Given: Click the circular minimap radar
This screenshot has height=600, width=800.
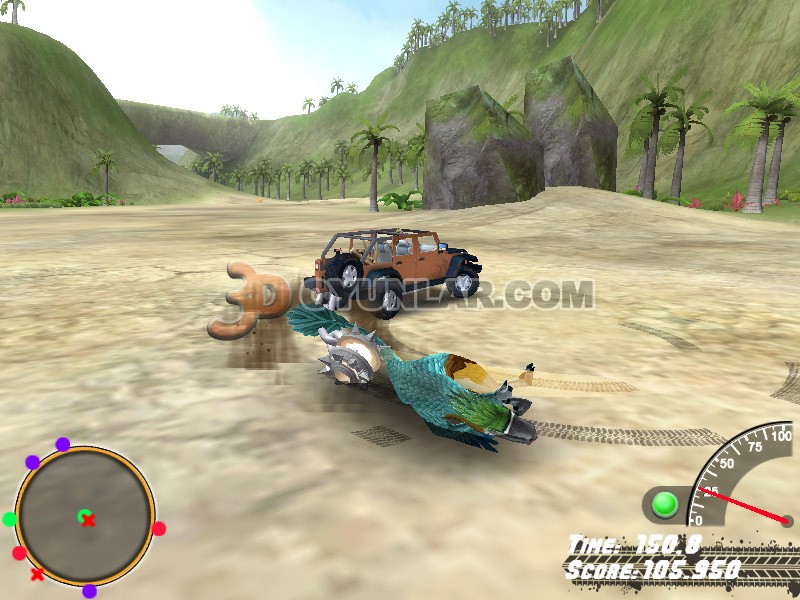Looking at the screenshot, I should (85, 516).
